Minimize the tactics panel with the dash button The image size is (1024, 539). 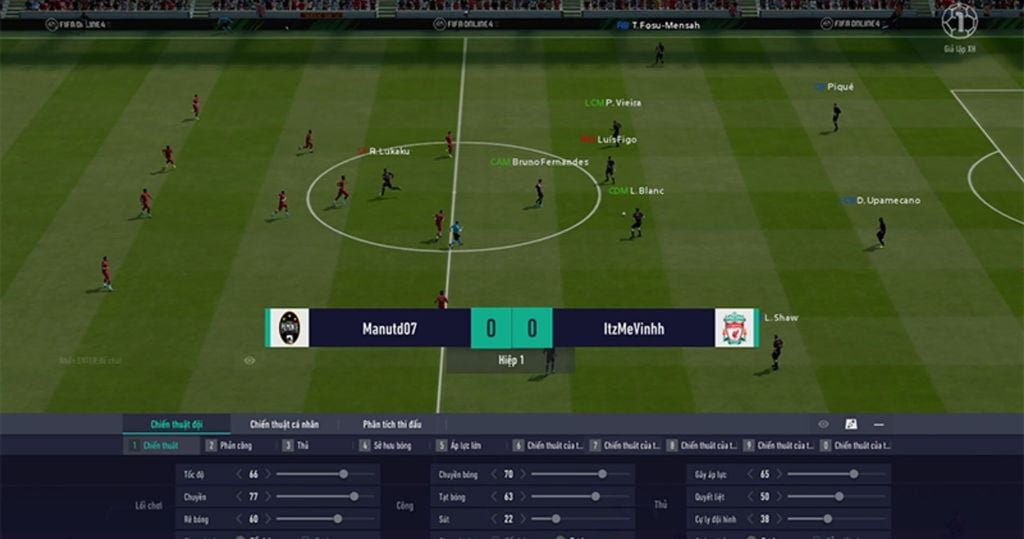(x=878, y=424)
